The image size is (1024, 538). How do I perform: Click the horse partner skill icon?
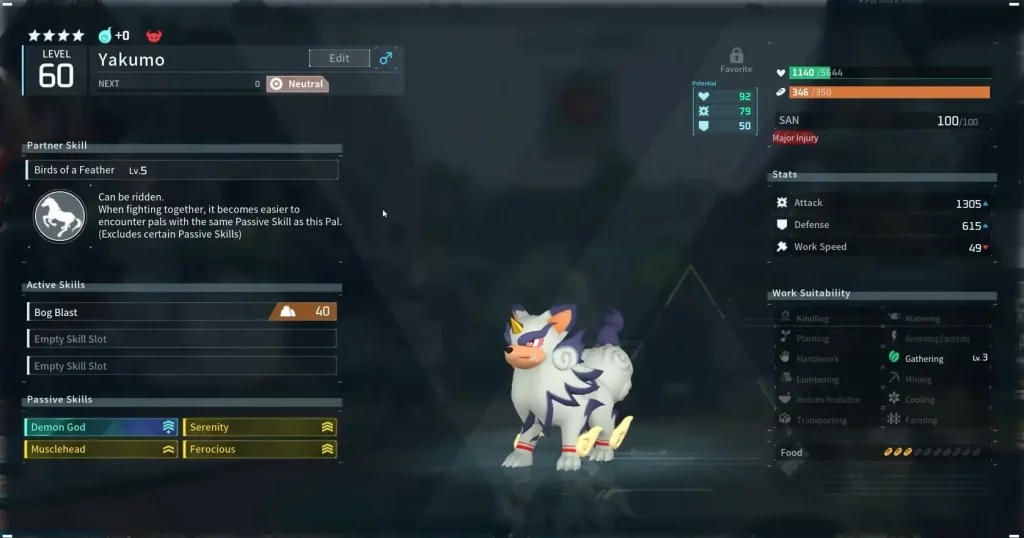[60, 216]
